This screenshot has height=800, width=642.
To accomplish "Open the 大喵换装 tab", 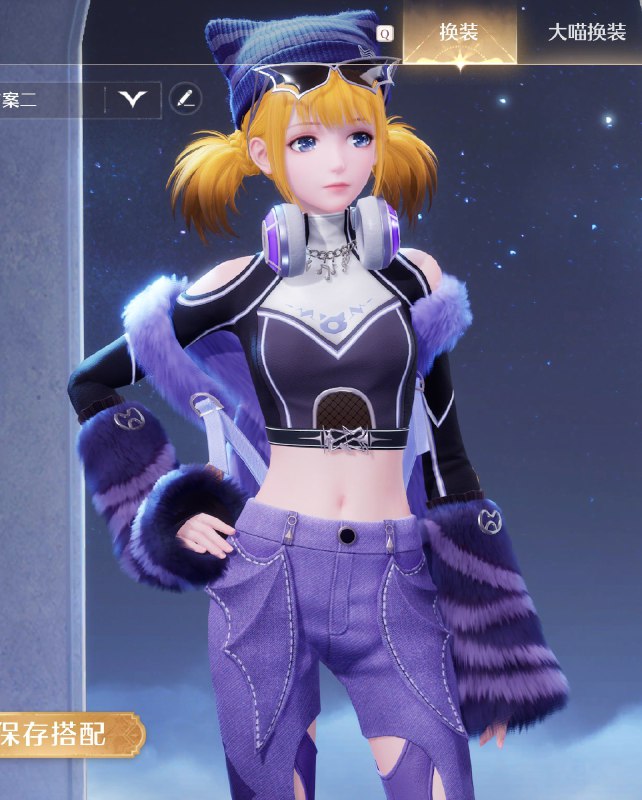I will tap(587, 32).
